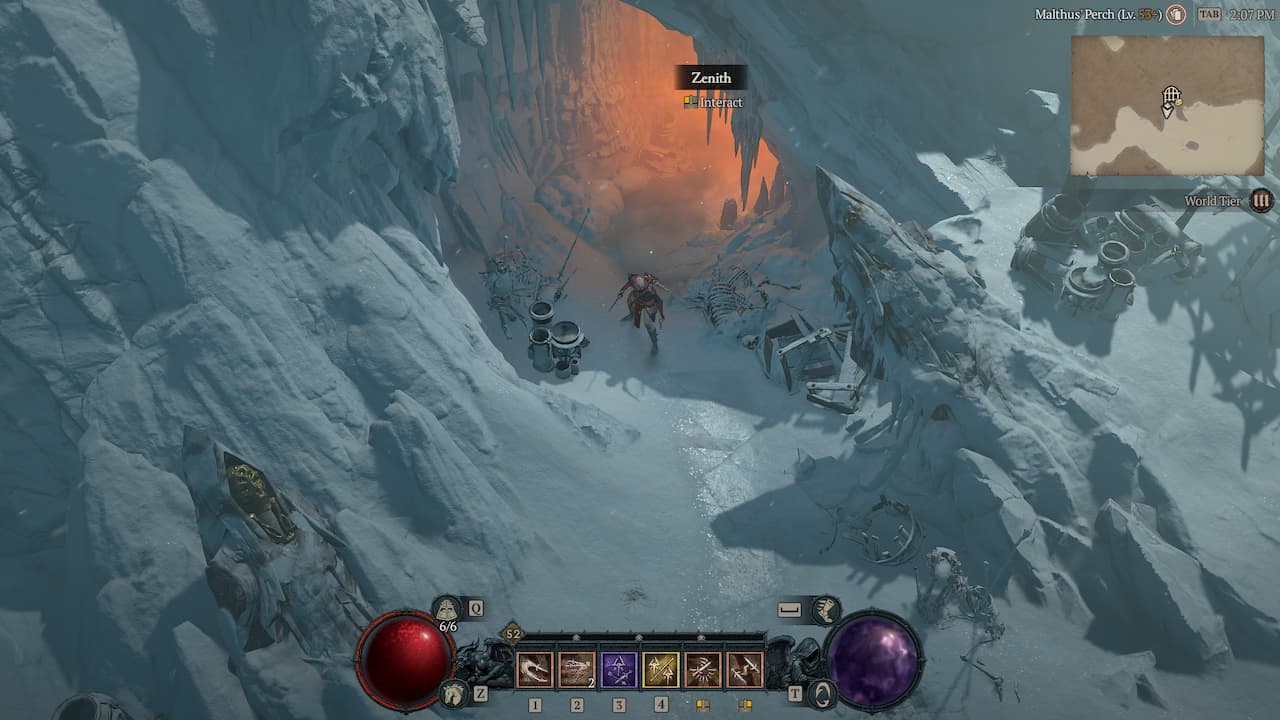Click the player arrow marker on the minimap

tap(1168, 111)
